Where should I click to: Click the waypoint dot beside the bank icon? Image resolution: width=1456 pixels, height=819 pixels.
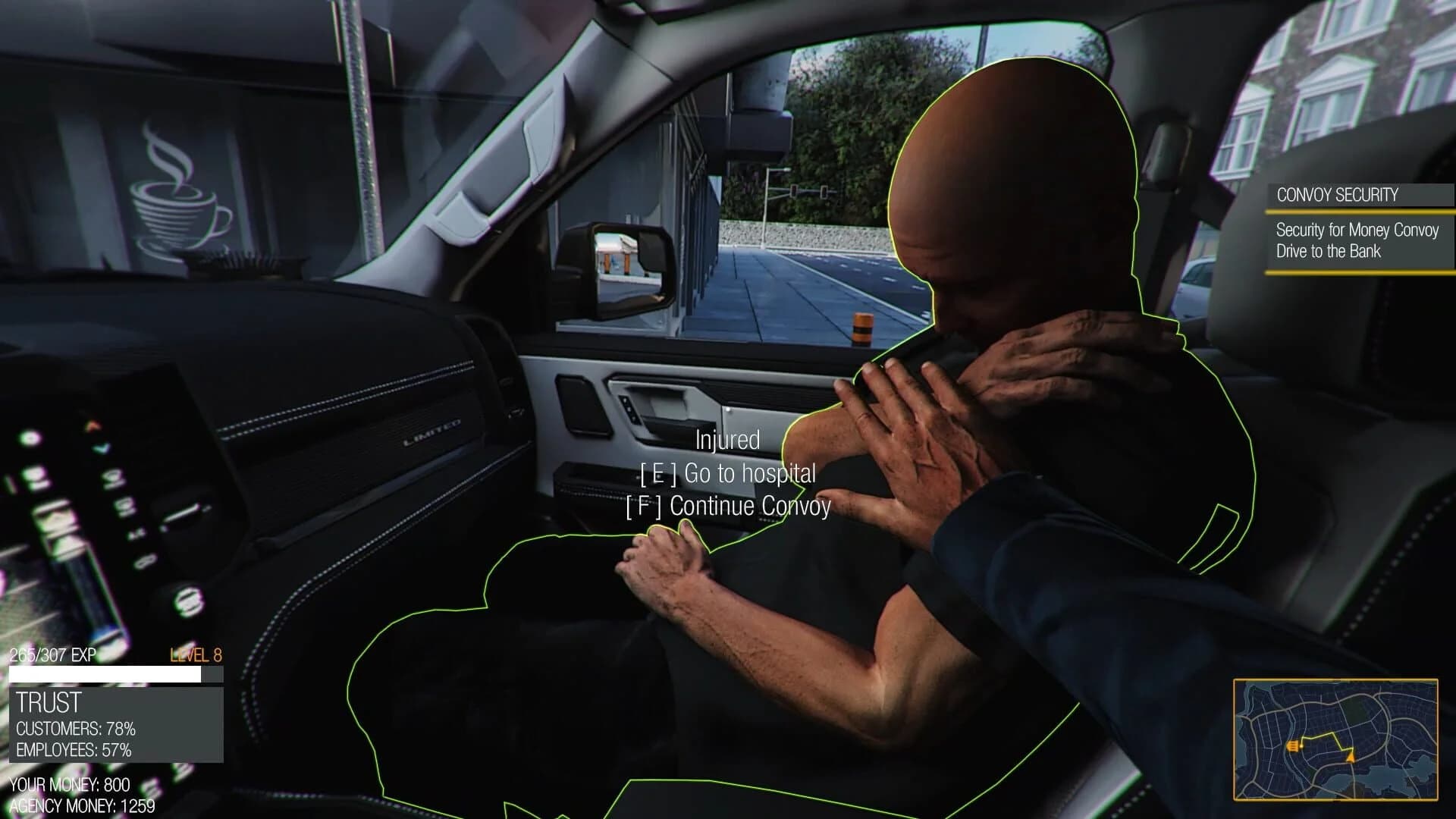pos(1301,746)
